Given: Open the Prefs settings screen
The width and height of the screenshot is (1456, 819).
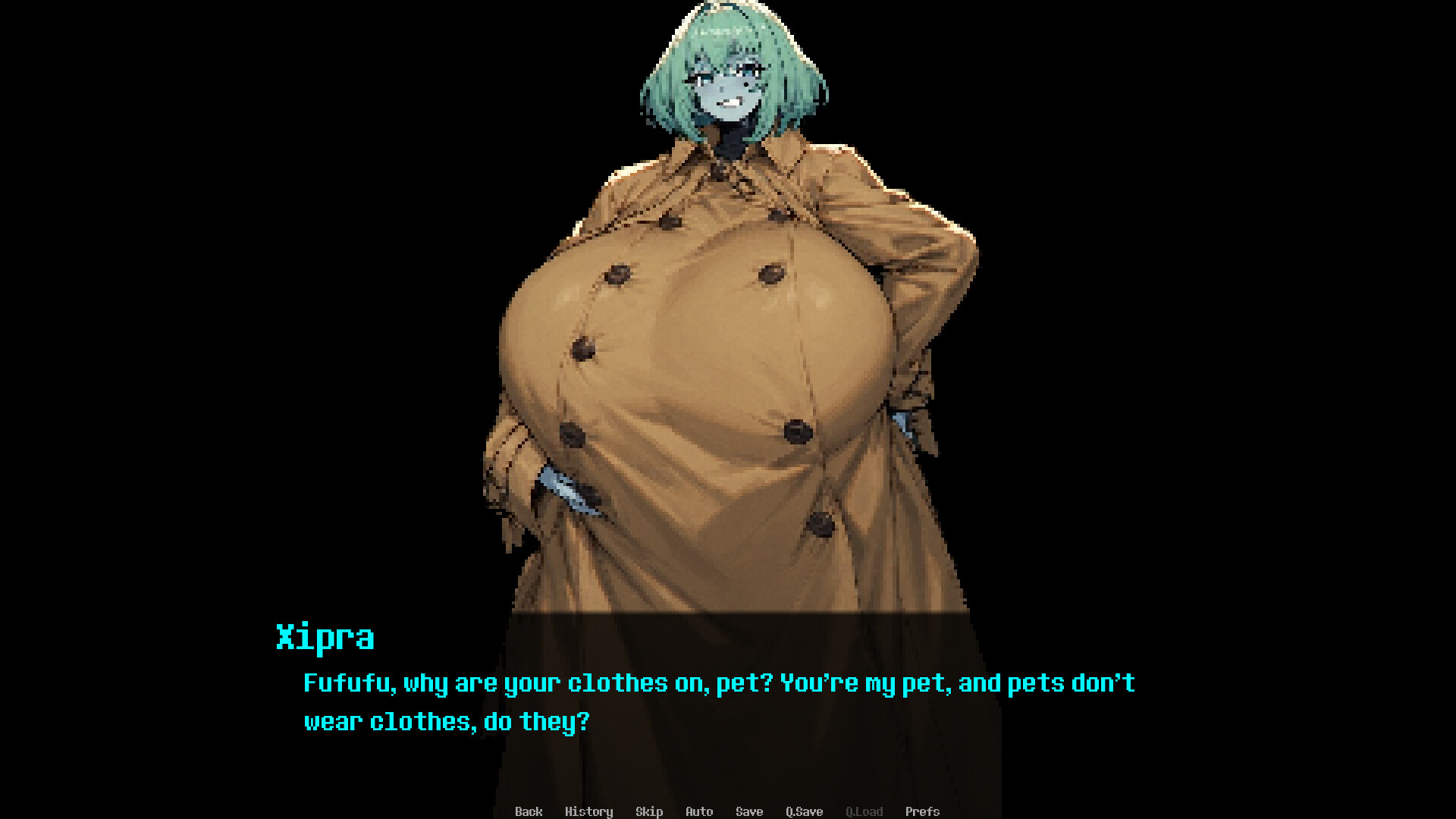Looking at the screenshot, I should coord(923,811).
